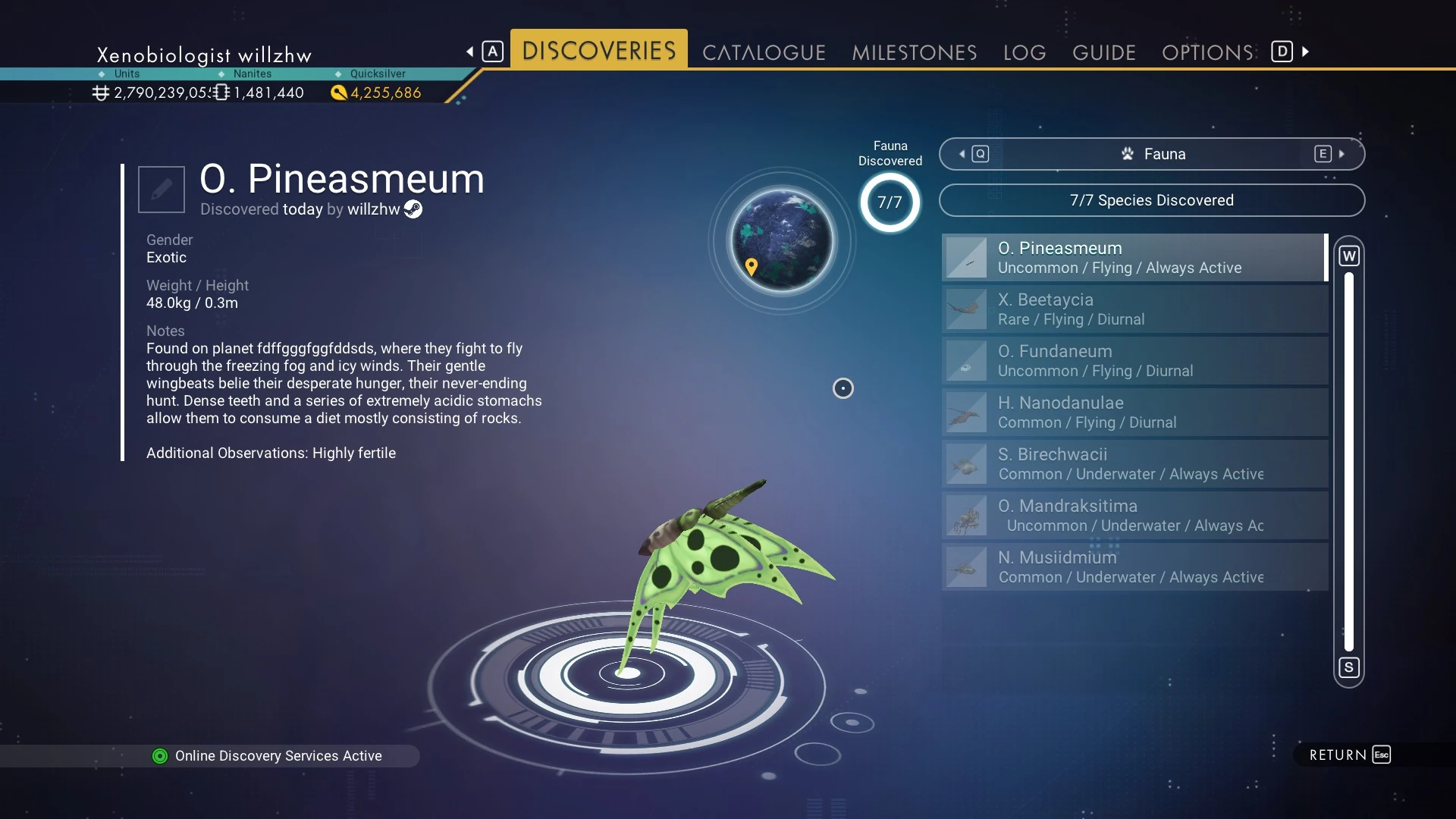The image size is (1456, 819).
Task: Open the Milestones tab
Action: (x=914, y=52)
